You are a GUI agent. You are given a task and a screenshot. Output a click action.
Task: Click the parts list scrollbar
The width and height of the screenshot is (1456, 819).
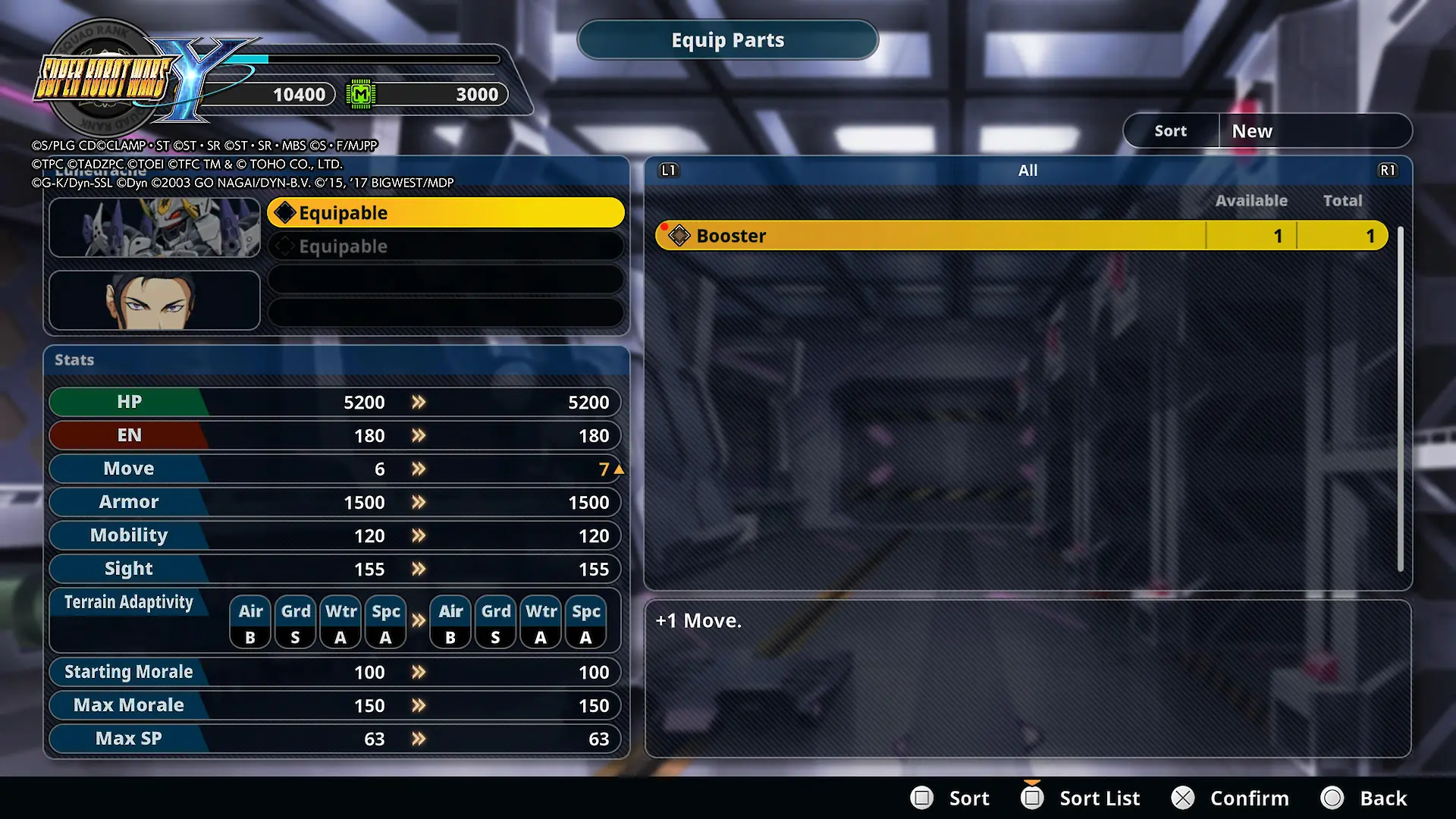(1400, 399)
